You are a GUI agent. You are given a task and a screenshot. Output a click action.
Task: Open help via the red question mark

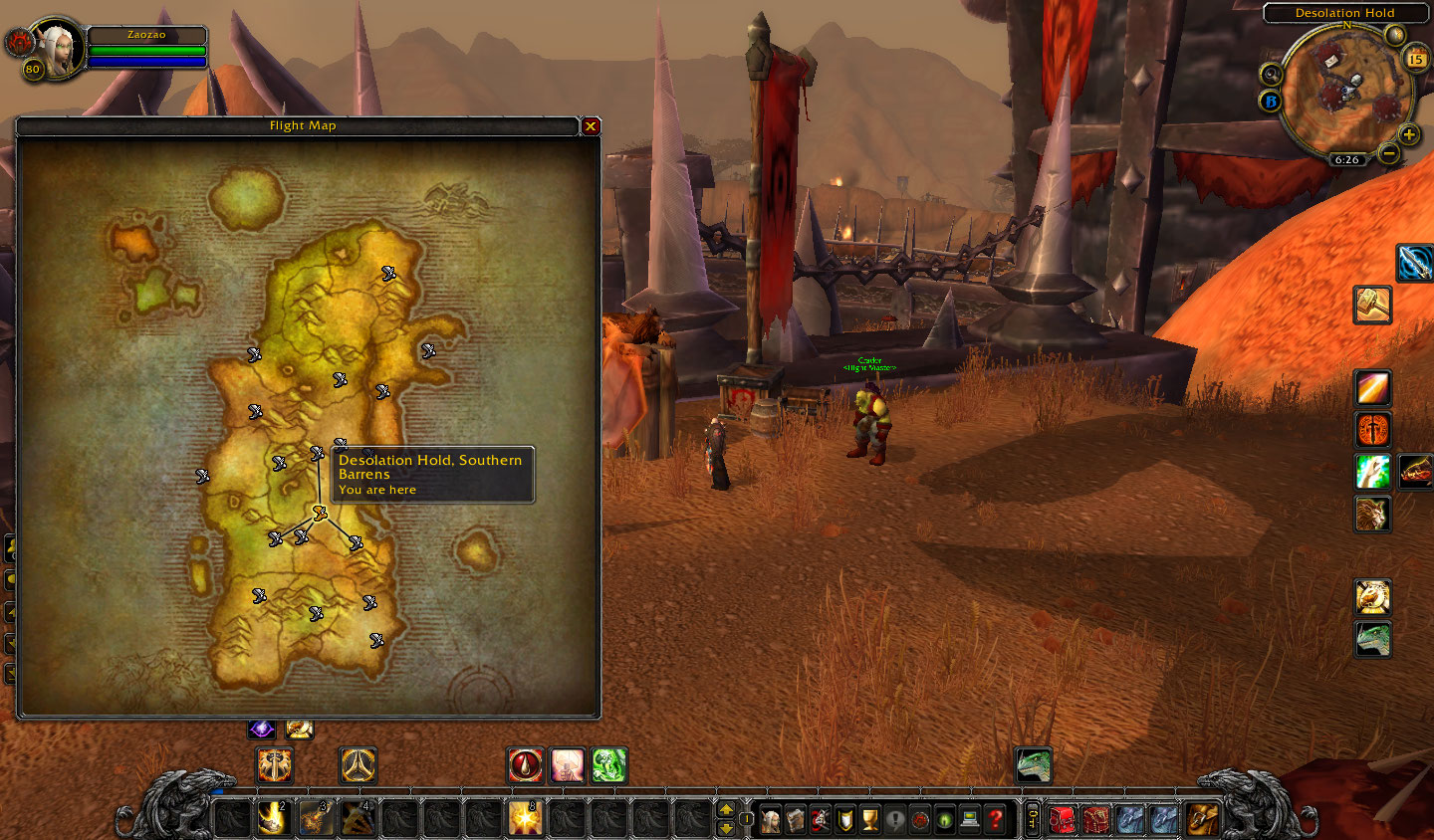[995, 819]
